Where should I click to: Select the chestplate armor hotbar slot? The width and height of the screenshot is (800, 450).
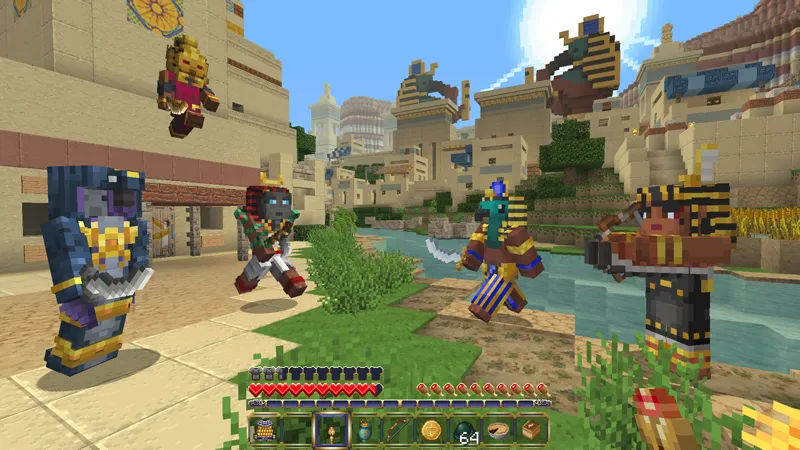pyautogui.click(x=265, y=430)
